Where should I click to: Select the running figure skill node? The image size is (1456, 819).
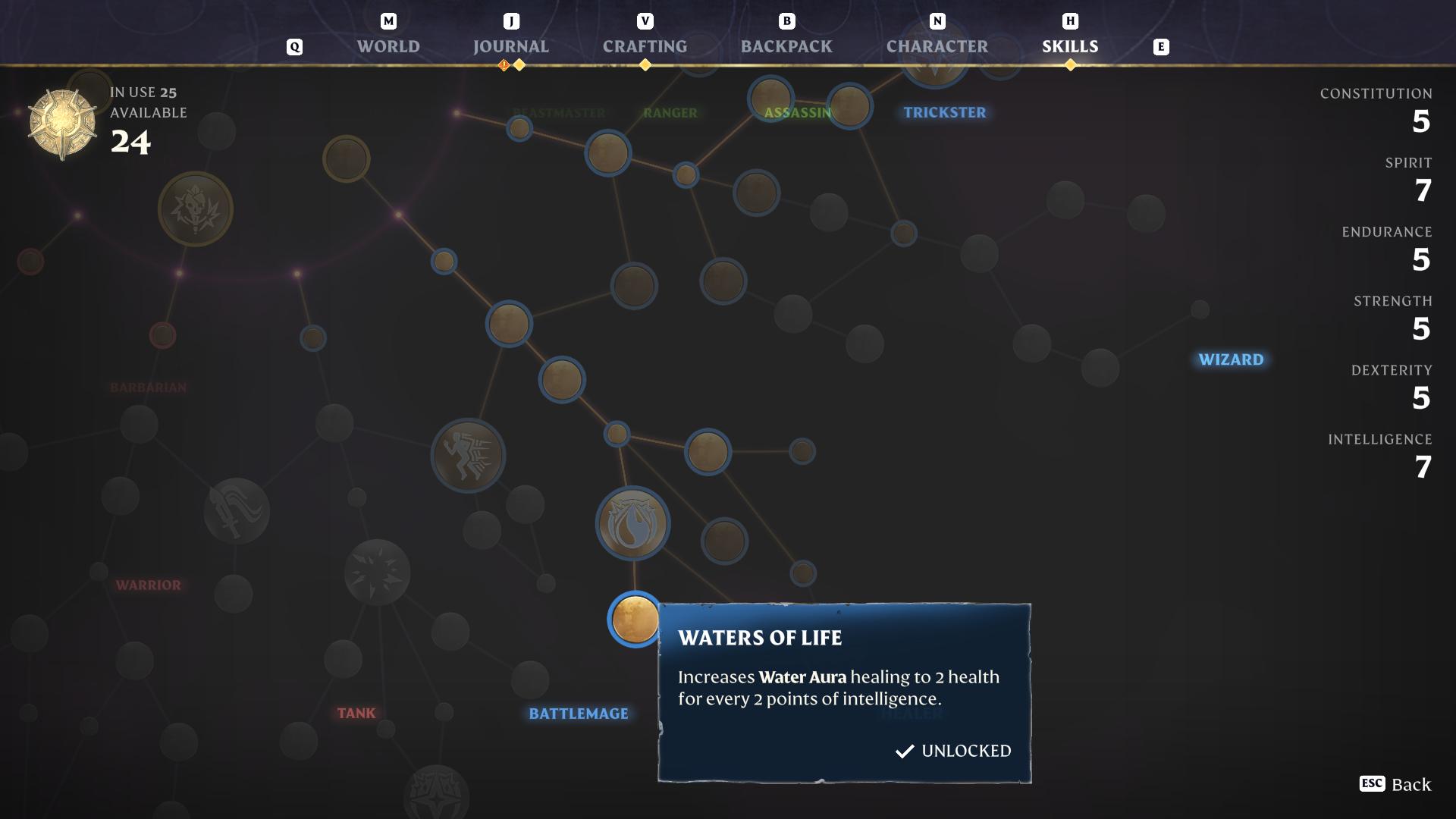click(468, 456)
